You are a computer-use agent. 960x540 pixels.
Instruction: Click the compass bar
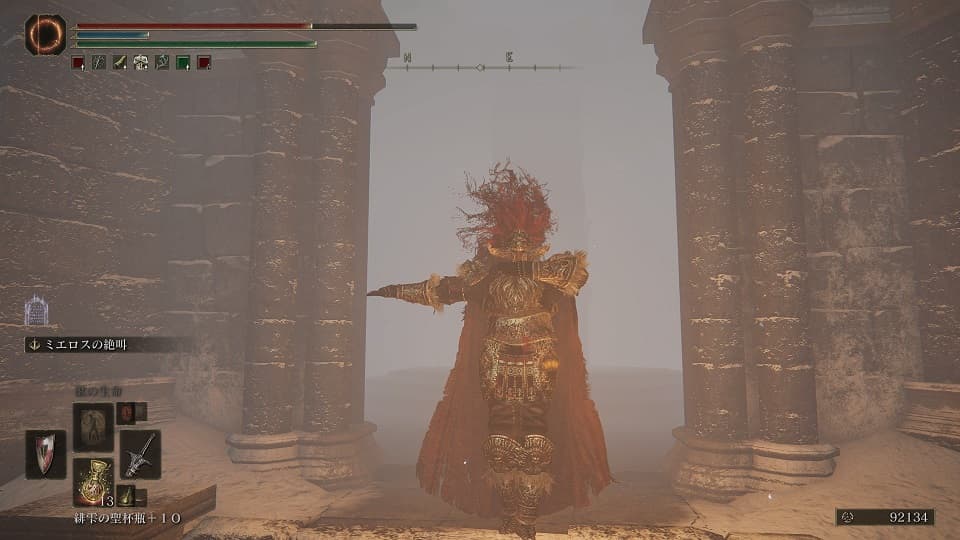point(481,67)
